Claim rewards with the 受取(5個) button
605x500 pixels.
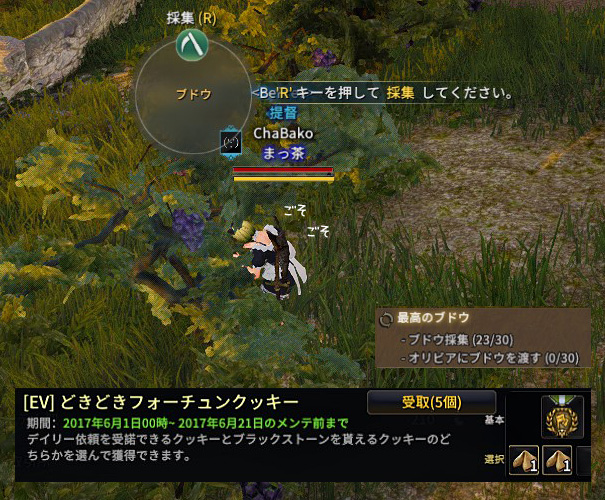coord(432,403)
